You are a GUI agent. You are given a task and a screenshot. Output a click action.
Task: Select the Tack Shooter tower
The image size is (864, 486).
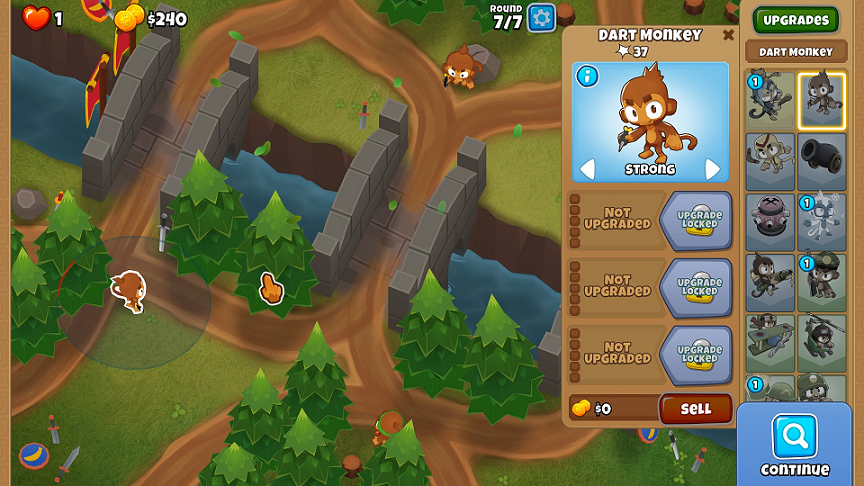pos(770,222)
